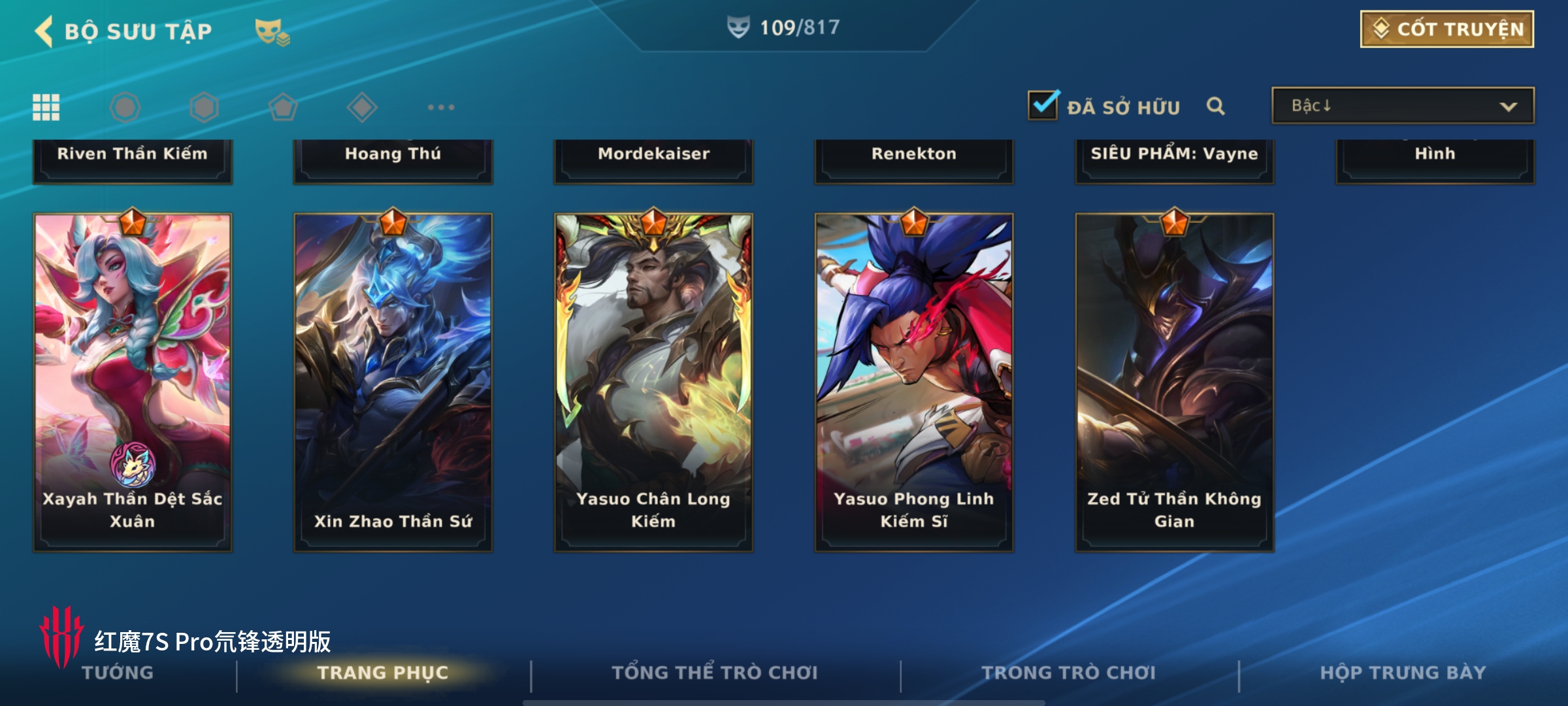This screenshot has height=706, width=1568.
Task: Open the magnifying glass search
Action: pos(1215,106)
